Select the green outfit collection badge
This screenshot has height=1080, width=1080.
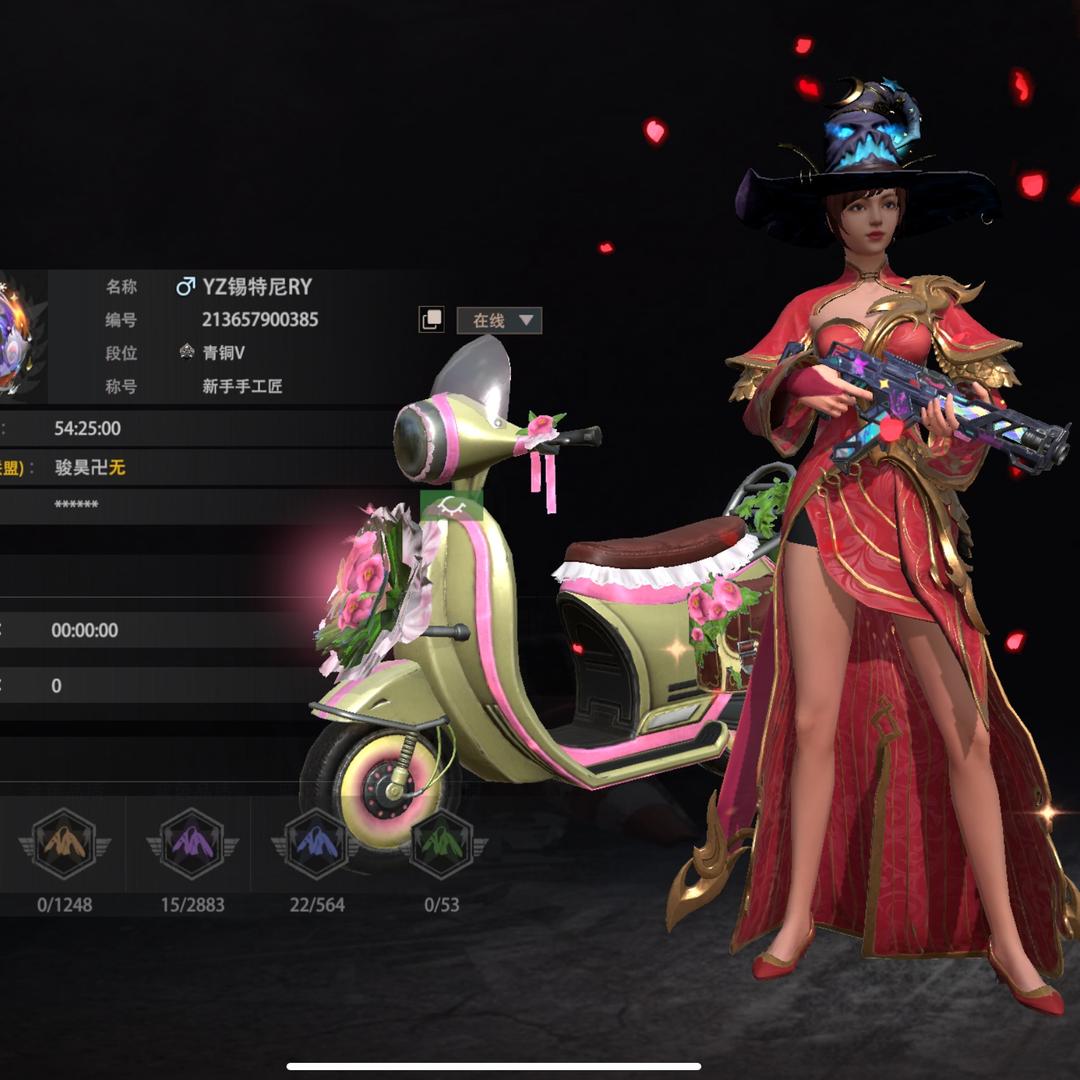click(x=441, y=843)
